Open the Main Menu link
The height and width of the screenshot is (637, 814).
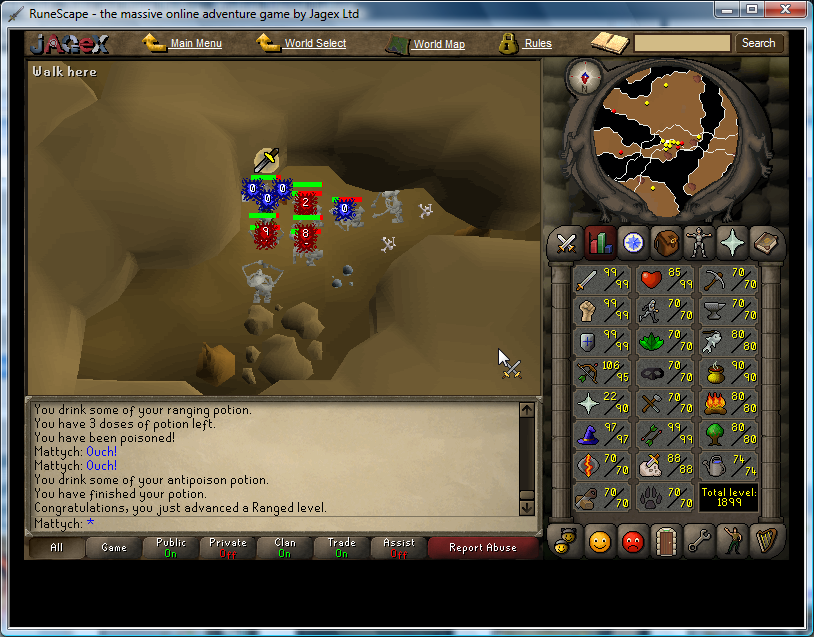195,44
